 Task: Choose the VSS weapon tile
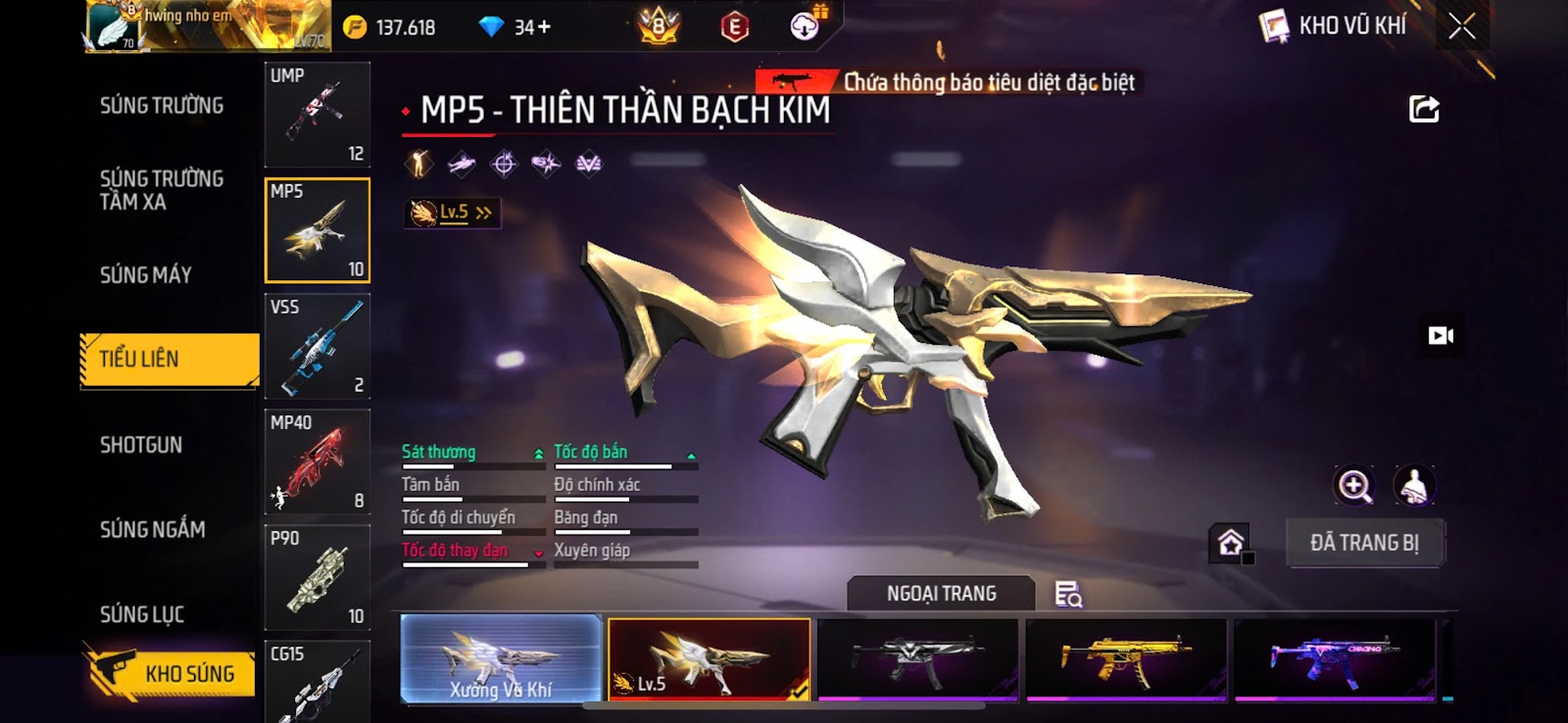(317, 346)
